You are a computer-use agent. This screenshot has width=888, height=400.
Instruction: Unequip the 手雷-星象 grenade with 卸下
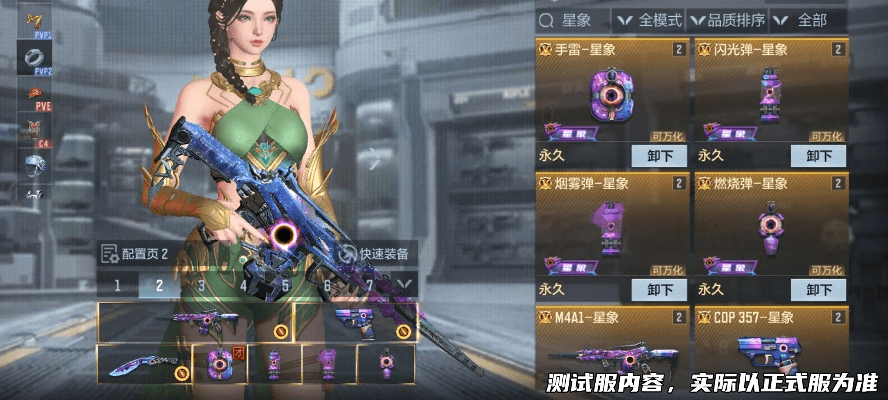(x=659, y=156)
